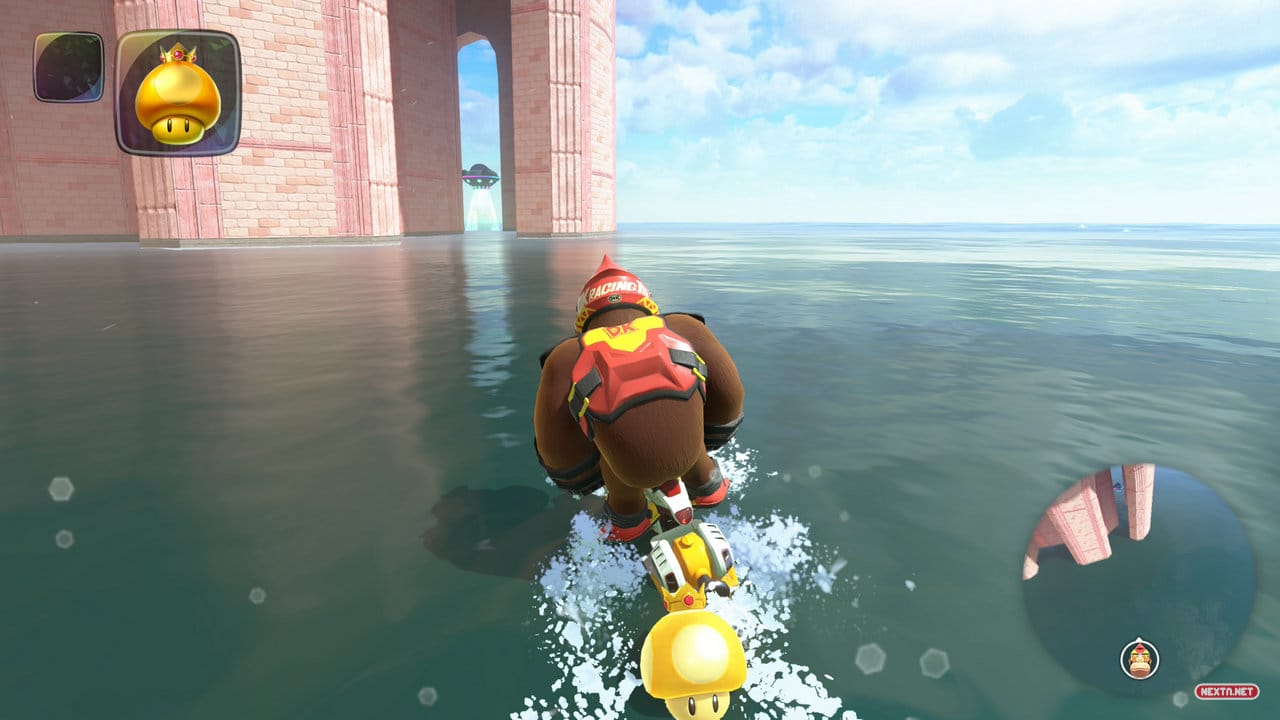Select the Donkey Kong marker on the minimap
Viewport: 1280px width, 720px height.
click(x=1138, y=660)
